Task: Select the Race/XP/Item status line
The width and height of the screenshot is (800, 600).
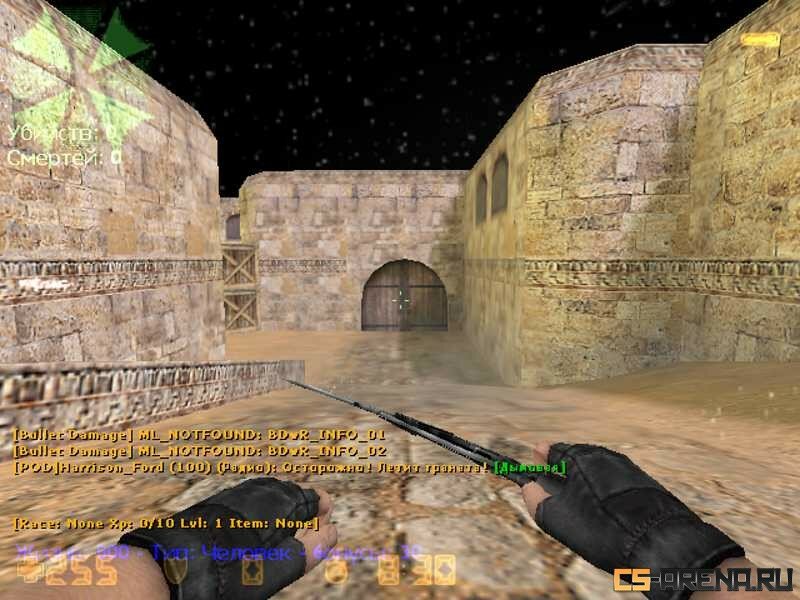Action: pyautogui.click(x=166, y=523)
